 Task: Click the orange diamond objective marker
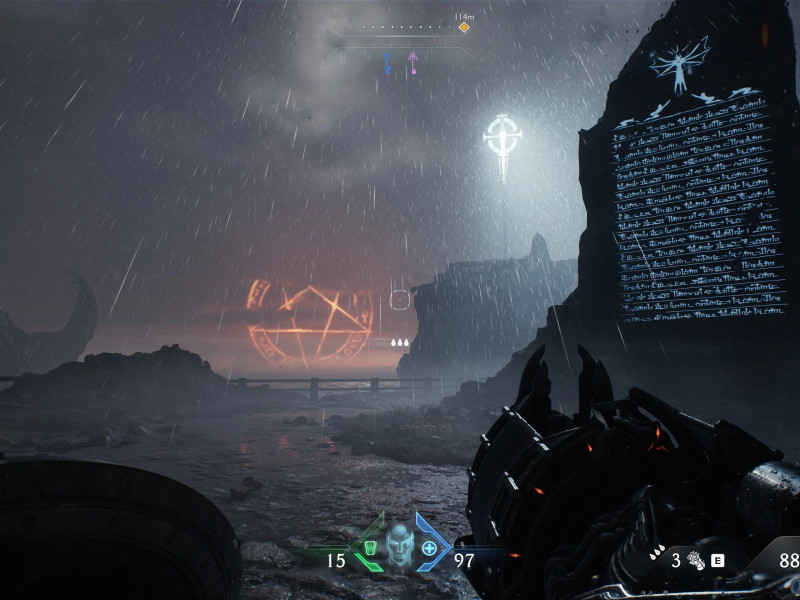464,27
